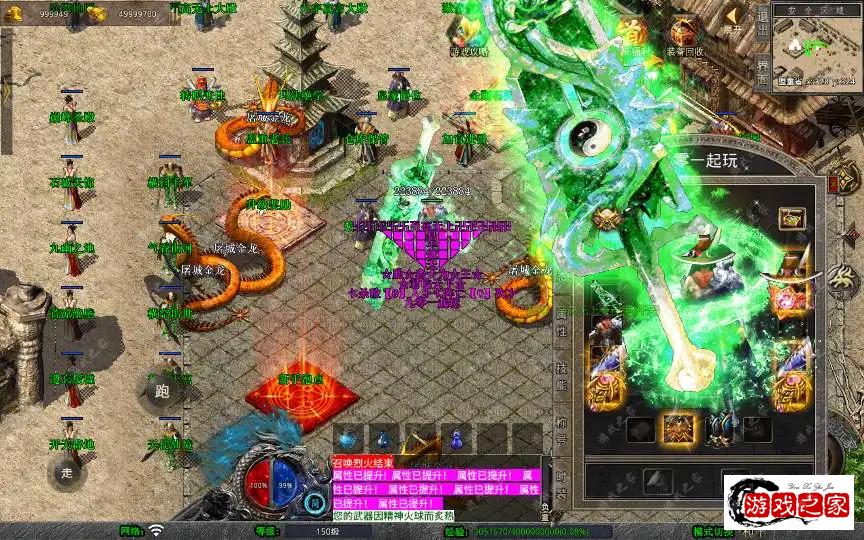Switch to the 称号 title tab
The width and height of the screenshot is (864, 540).
561,434
